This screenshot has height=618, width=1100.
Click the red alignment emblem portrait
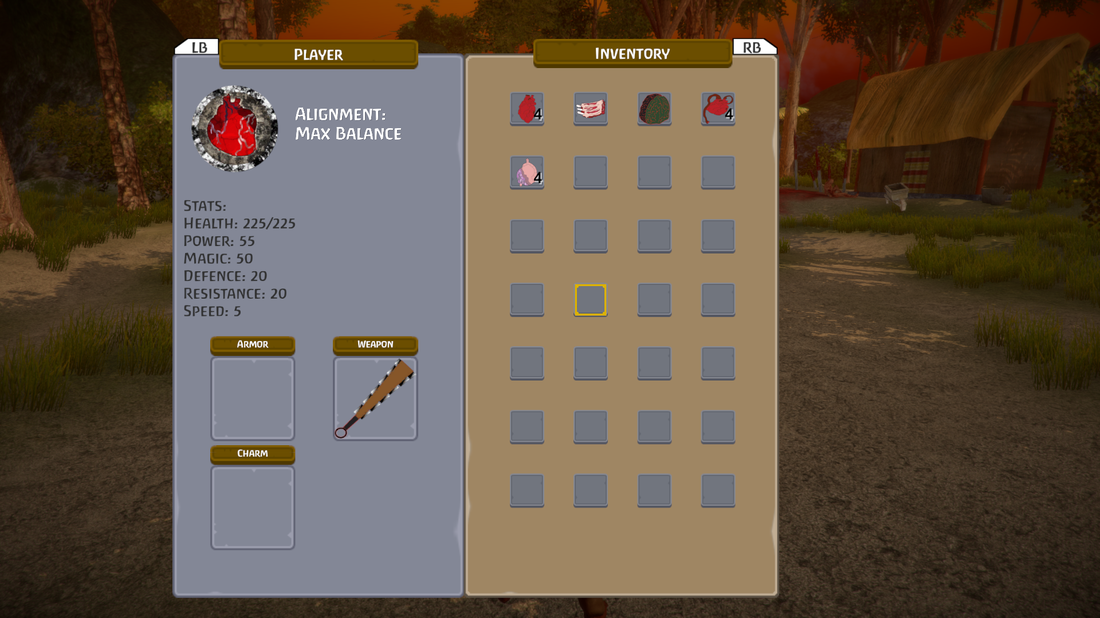pos(235,128)
